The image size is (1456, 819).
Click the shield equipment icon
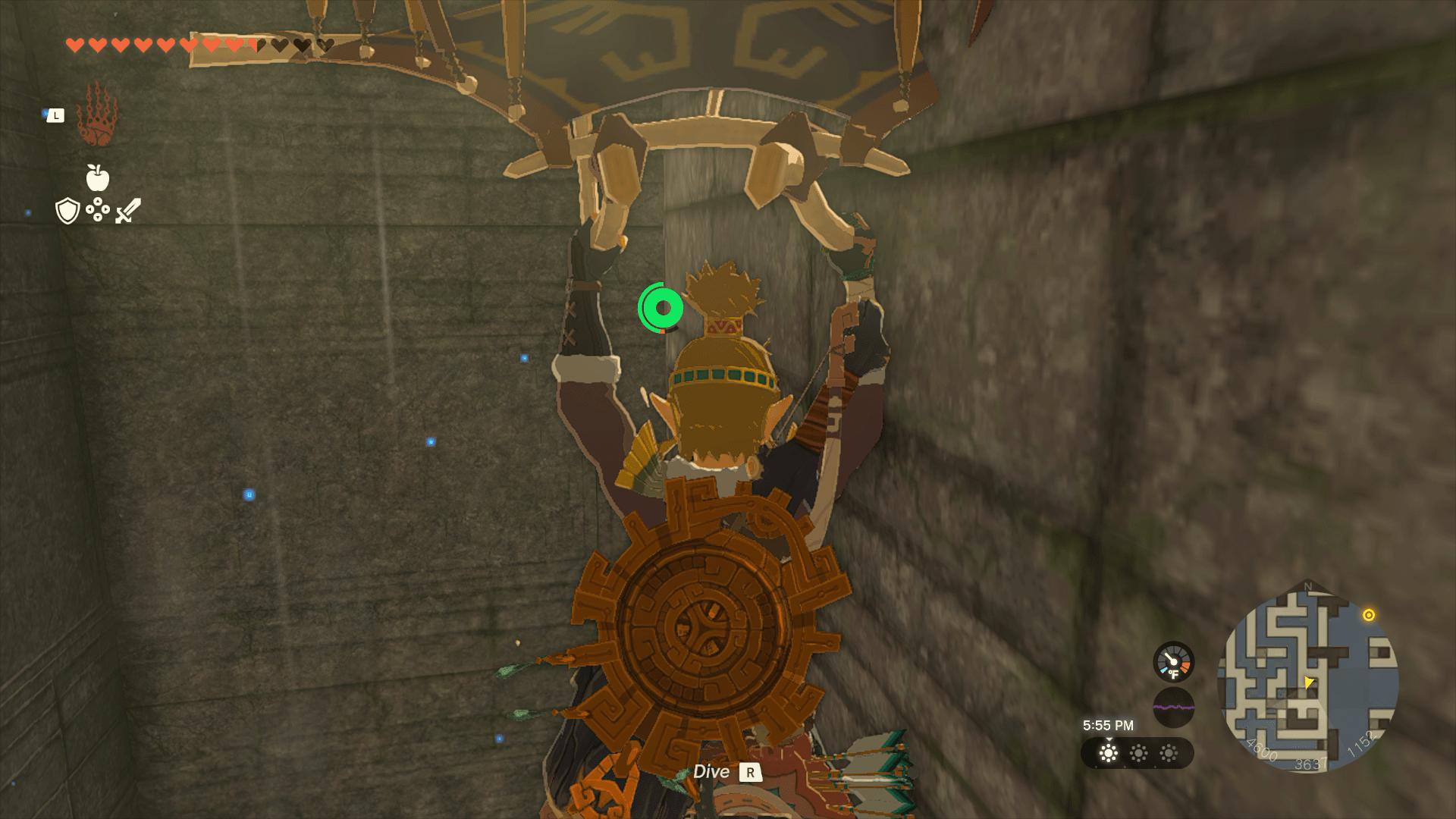pyautogui.click(x=67, y=211)
